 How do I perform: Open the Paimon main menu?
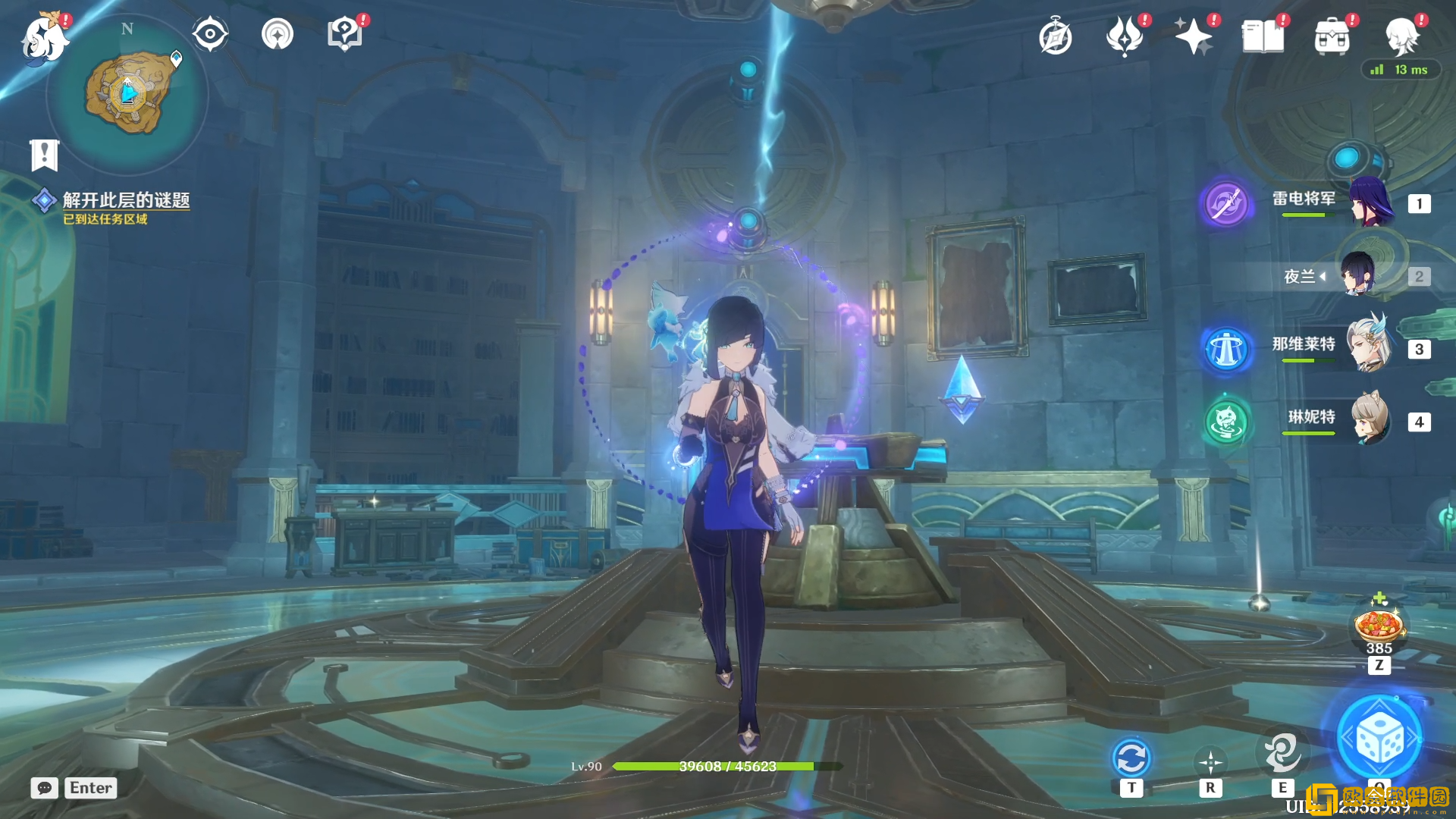[x=44, y=38]
